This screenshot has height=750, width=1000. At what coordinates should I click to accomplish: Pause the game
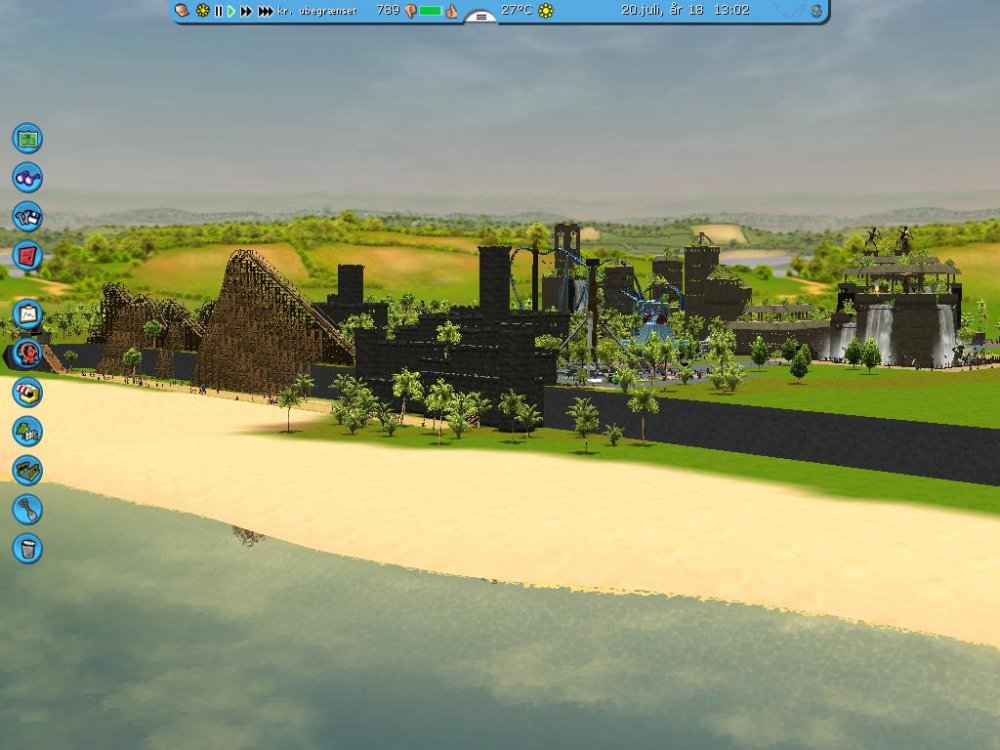218,11
